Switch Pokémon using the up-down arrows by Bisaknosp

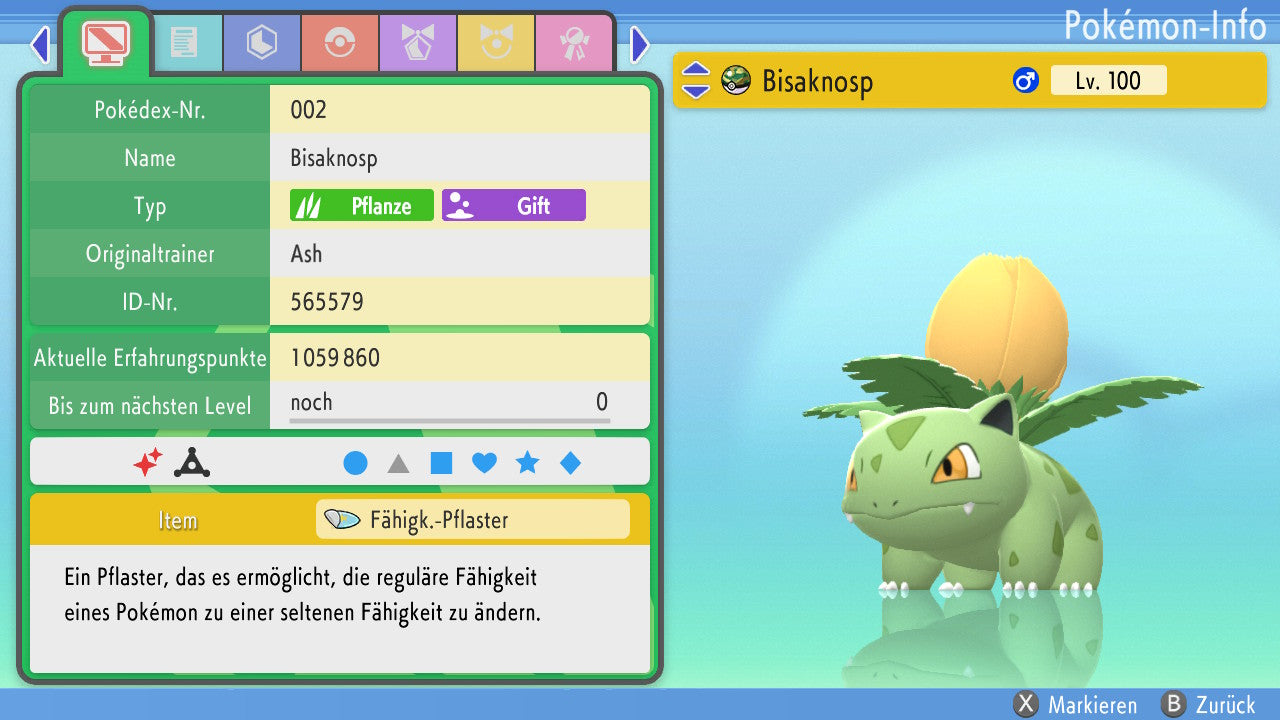tap(696, 81)
